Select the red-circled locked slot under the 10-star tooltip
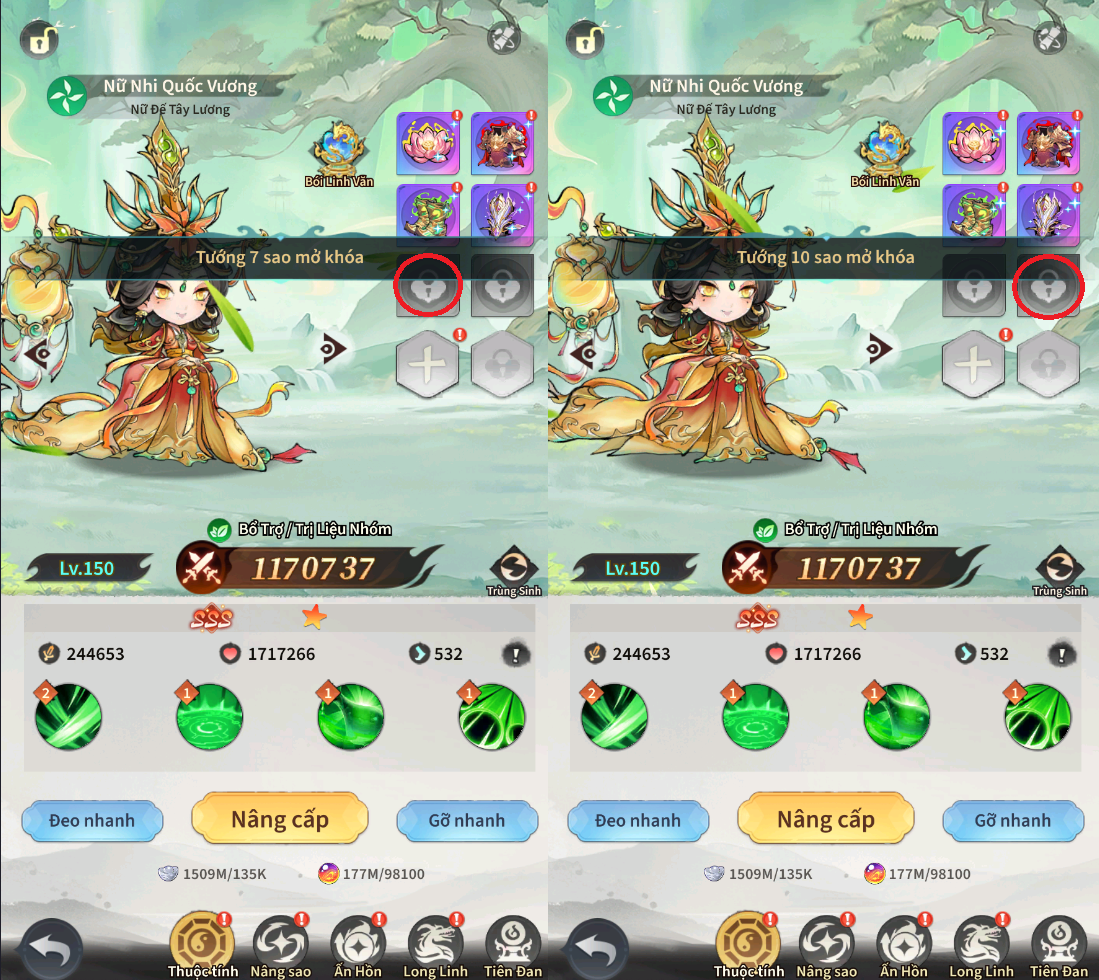Image resolution: width=1099 pixels, height=980 pixels. [1048, 285]
